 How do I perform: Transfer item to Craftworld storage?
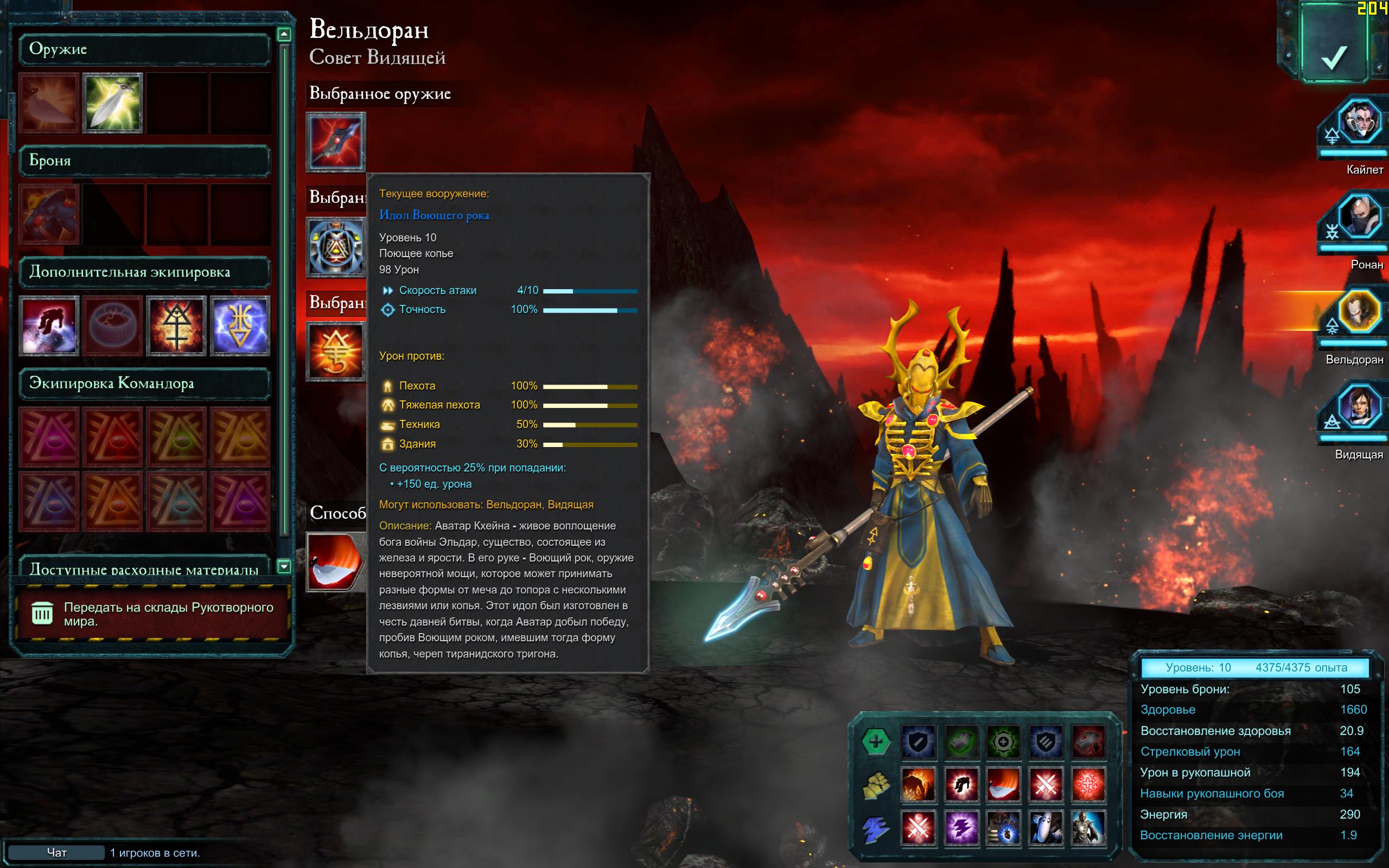pyautogui.click(x=152, y=614)
